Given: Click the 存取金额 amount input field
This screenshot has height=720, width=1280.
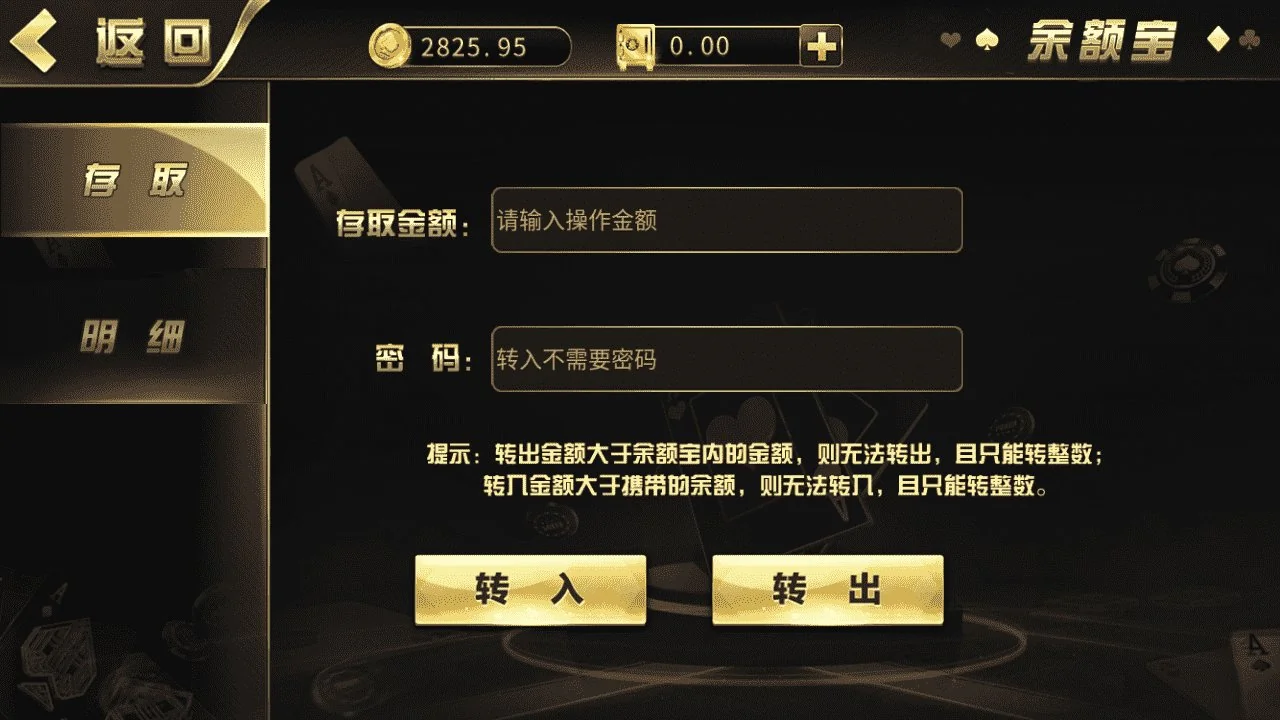Looking at the screenshot, I should point(724,220).
